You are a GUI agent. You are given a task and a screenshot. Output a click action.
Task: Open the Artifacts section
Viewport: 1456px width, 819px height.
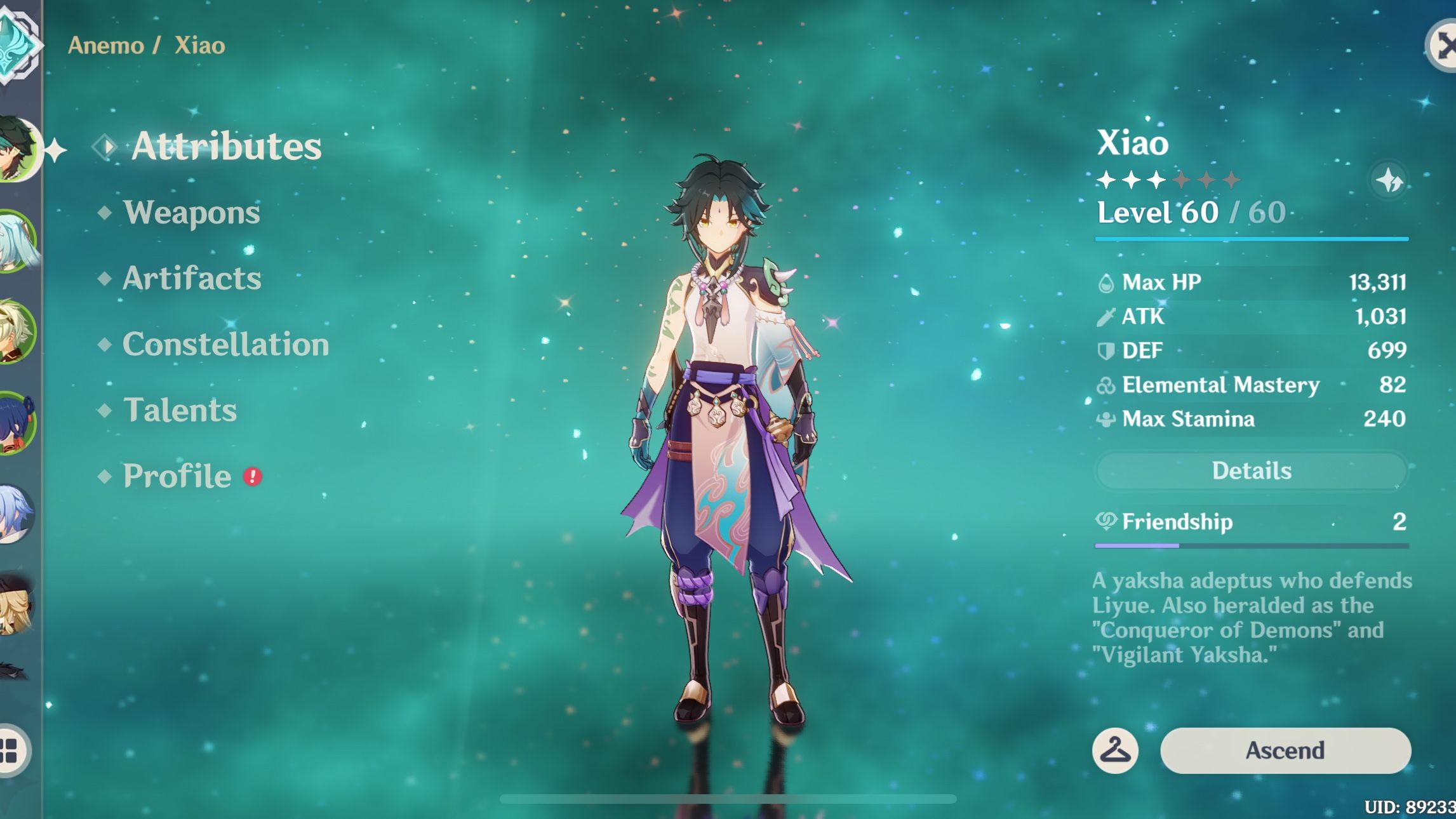[191, 278]
